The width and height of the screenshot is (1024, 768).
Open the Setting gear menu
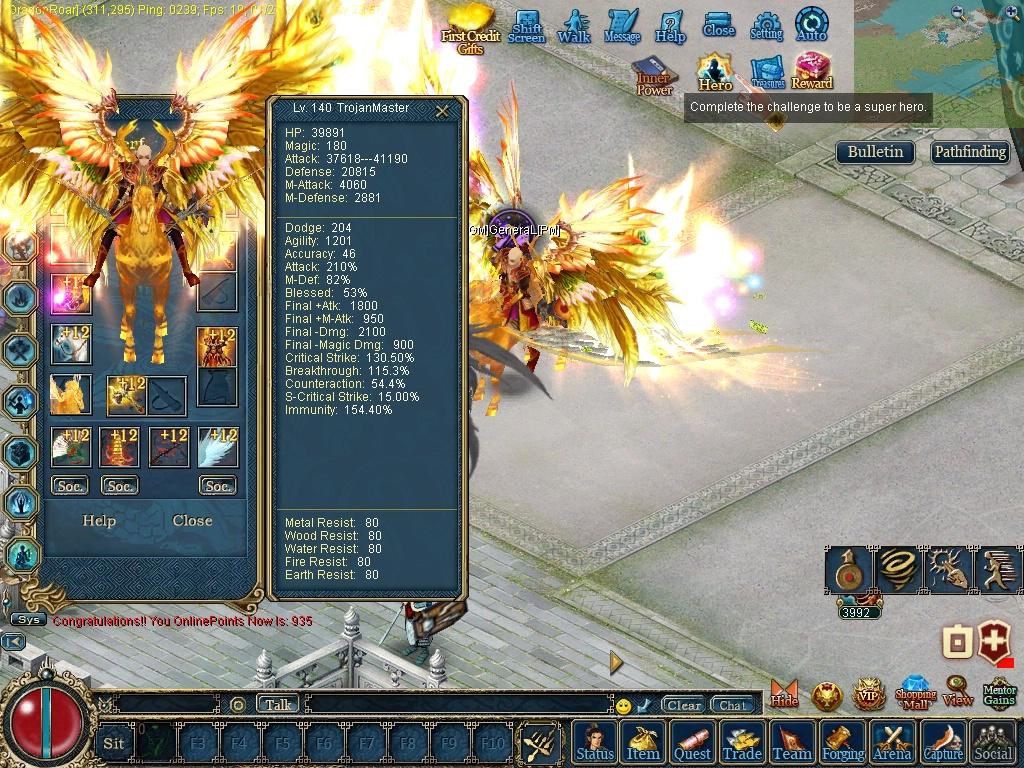[766, 26]
